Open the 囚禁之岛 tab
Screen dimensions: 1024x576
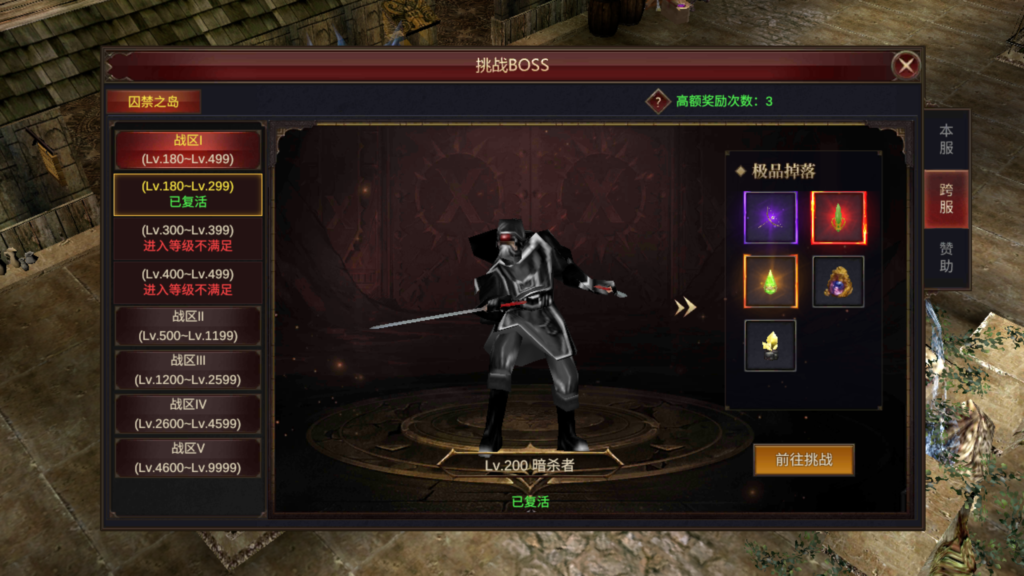(153, 101)
